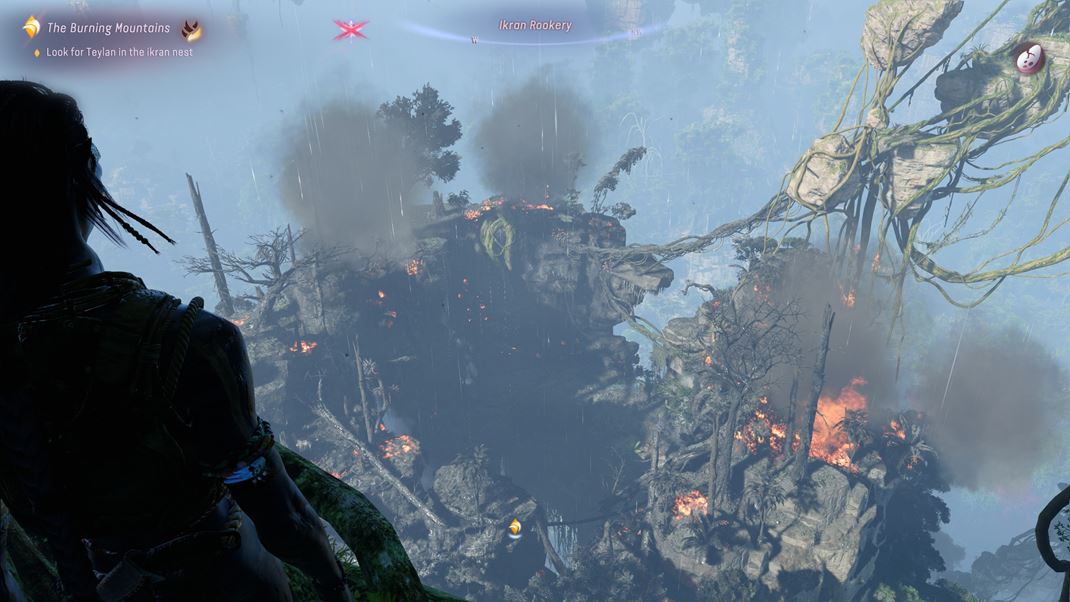Click the cracked egg icon

point(1029,59)
